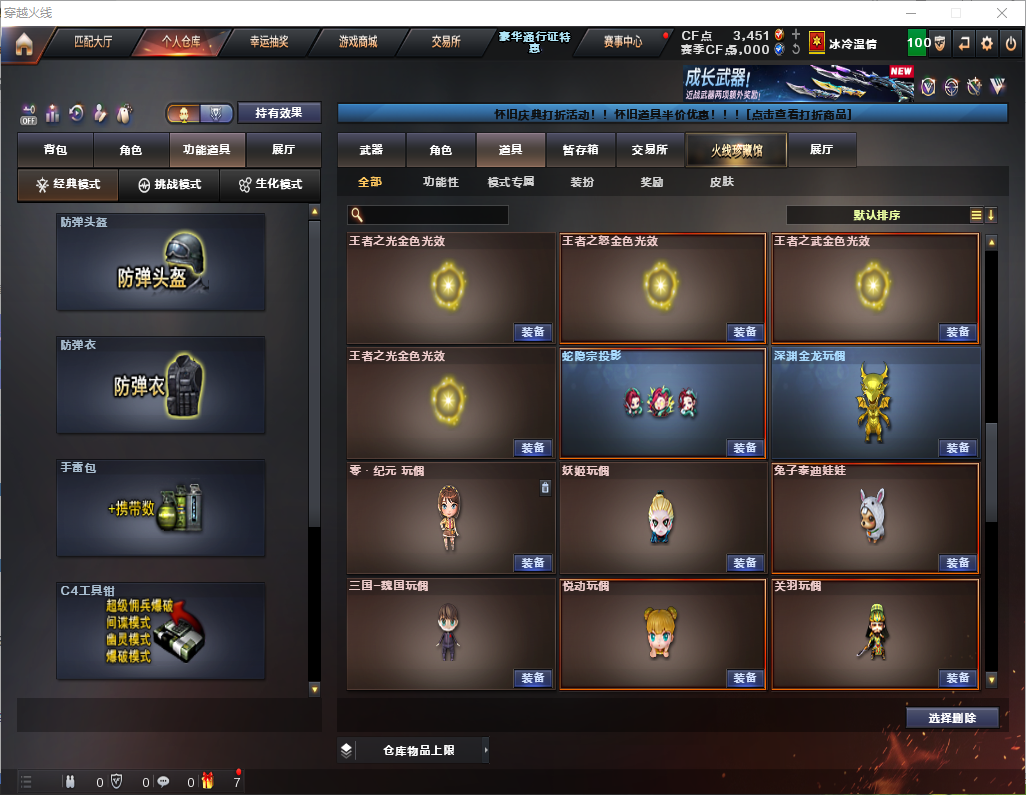Select the 挑战模式 mode tab
This screenshot has height=795, width=1026.
tap(168, 185)
